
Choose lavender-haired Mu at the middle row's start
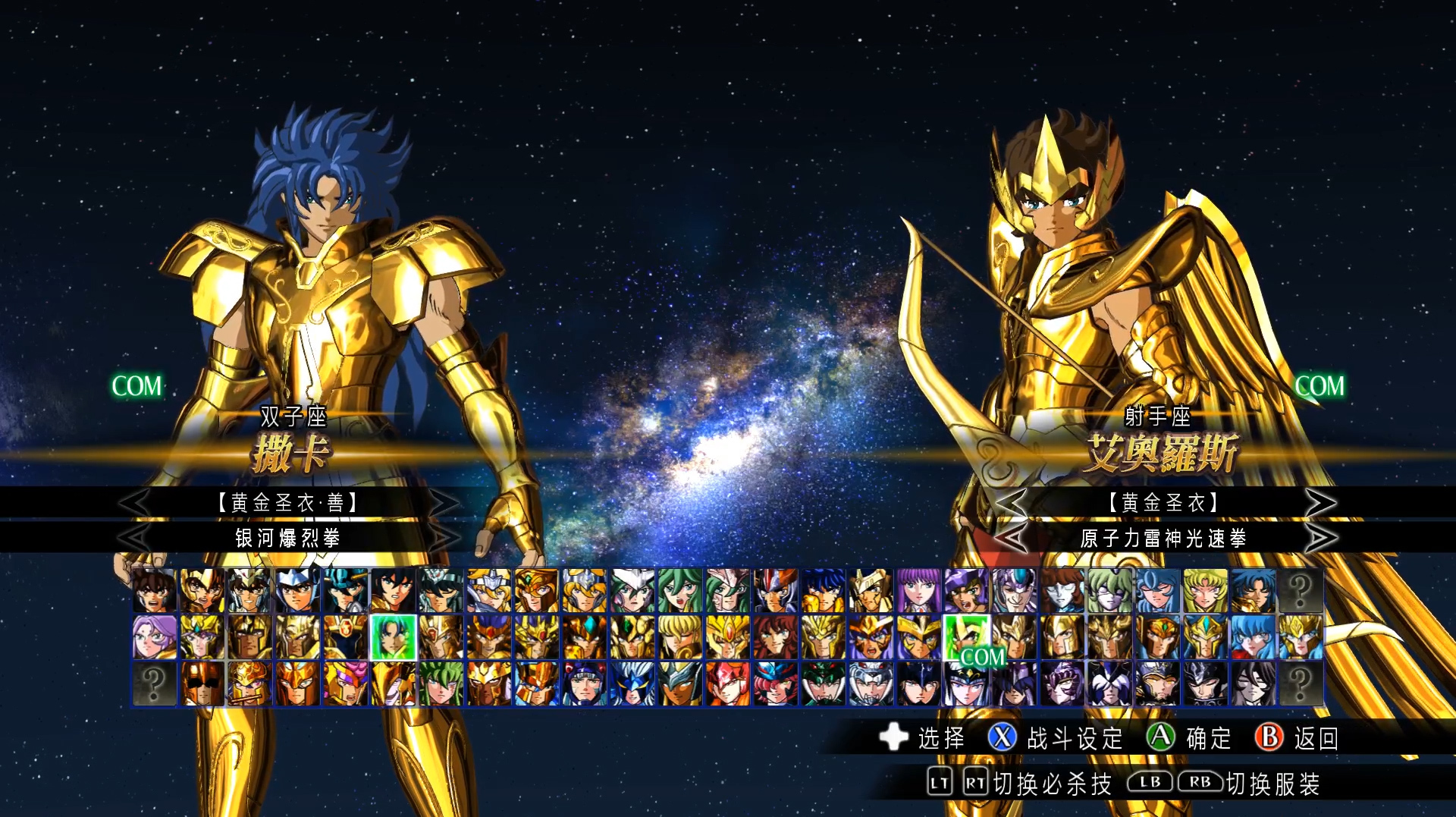155,637
